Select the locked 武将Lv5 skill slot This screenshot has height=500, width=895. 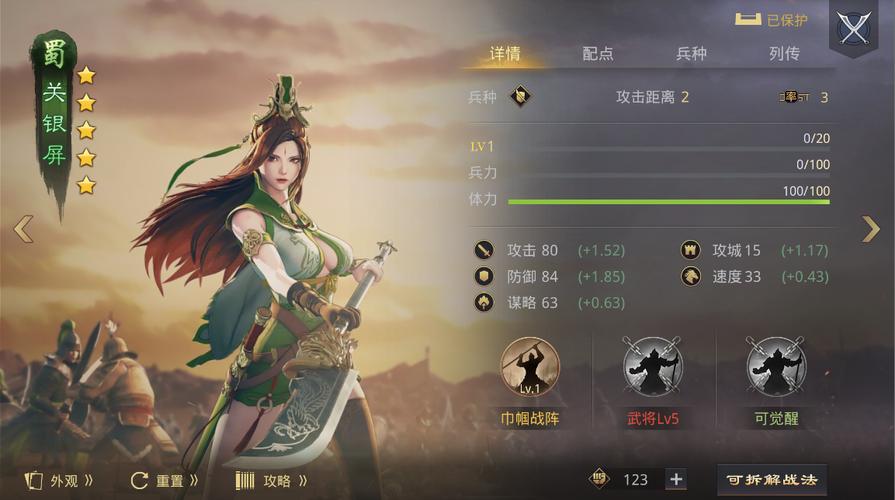pyautogui.click(x=652, y=367)
